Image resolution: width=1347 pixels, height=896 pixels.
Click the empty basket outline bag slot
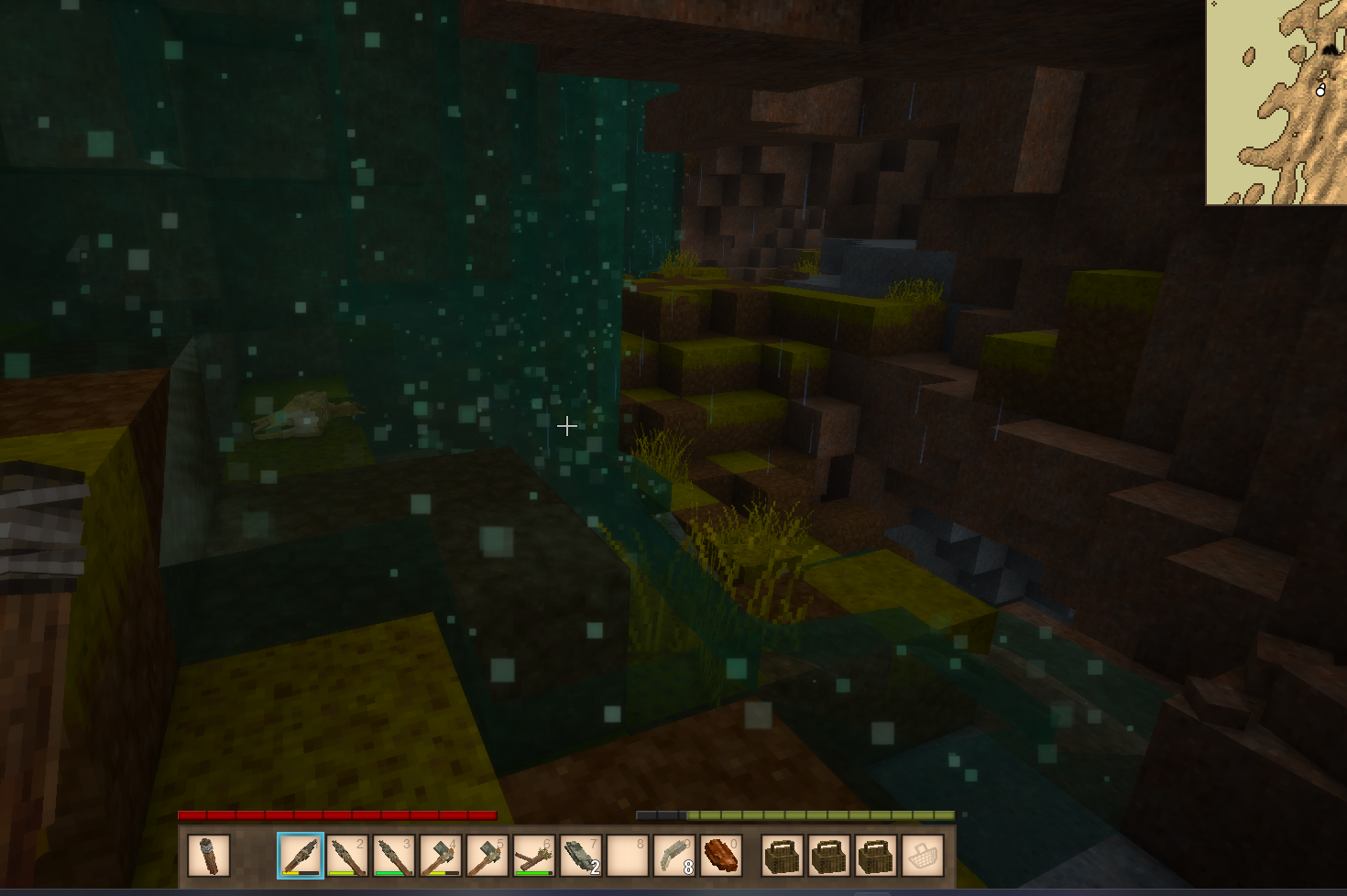pos(923,856)
